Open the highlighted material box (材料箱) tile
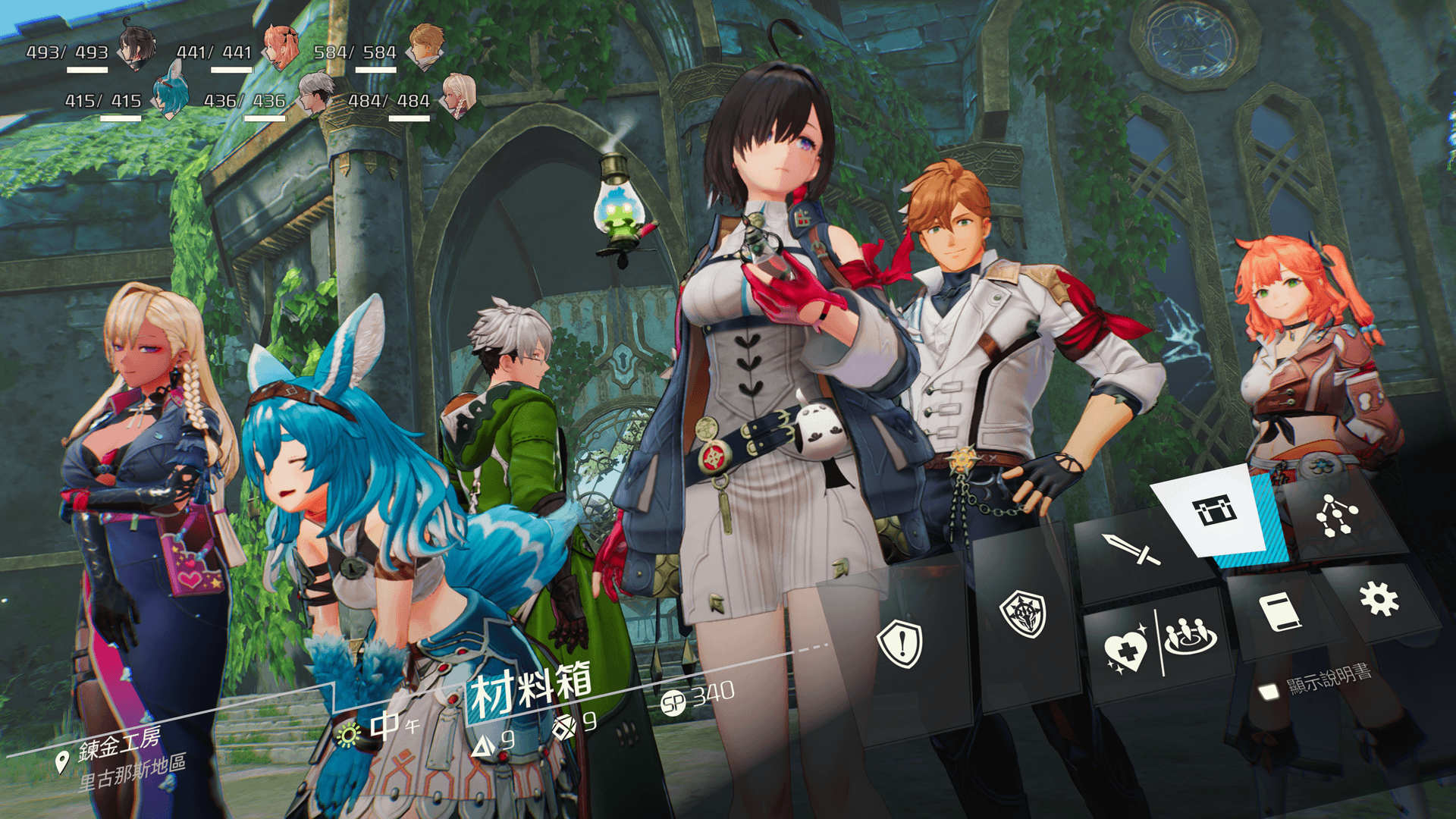1456x819 pixels. click(x=1215, y=511)
